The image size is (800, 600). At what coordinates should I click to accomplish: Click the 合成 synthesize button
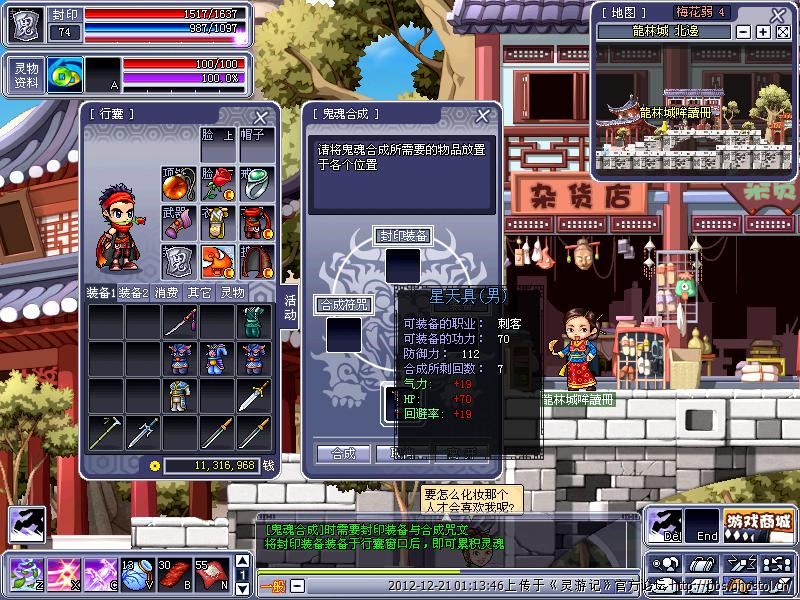pyautogui.click(x=342, y=454)
